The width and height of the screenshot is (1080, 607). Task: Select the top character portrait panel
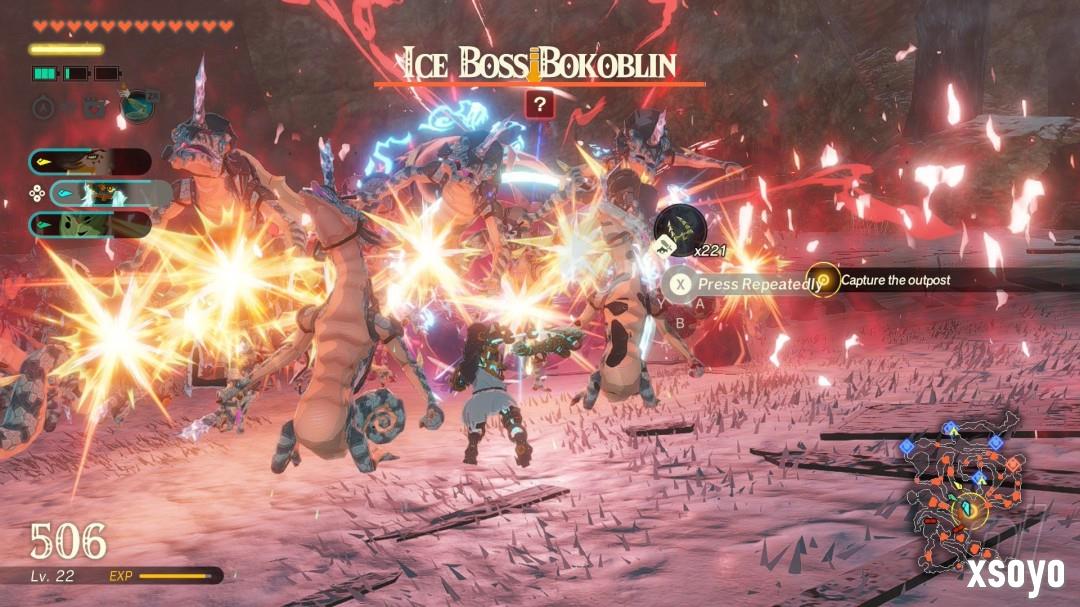point(90,161)
